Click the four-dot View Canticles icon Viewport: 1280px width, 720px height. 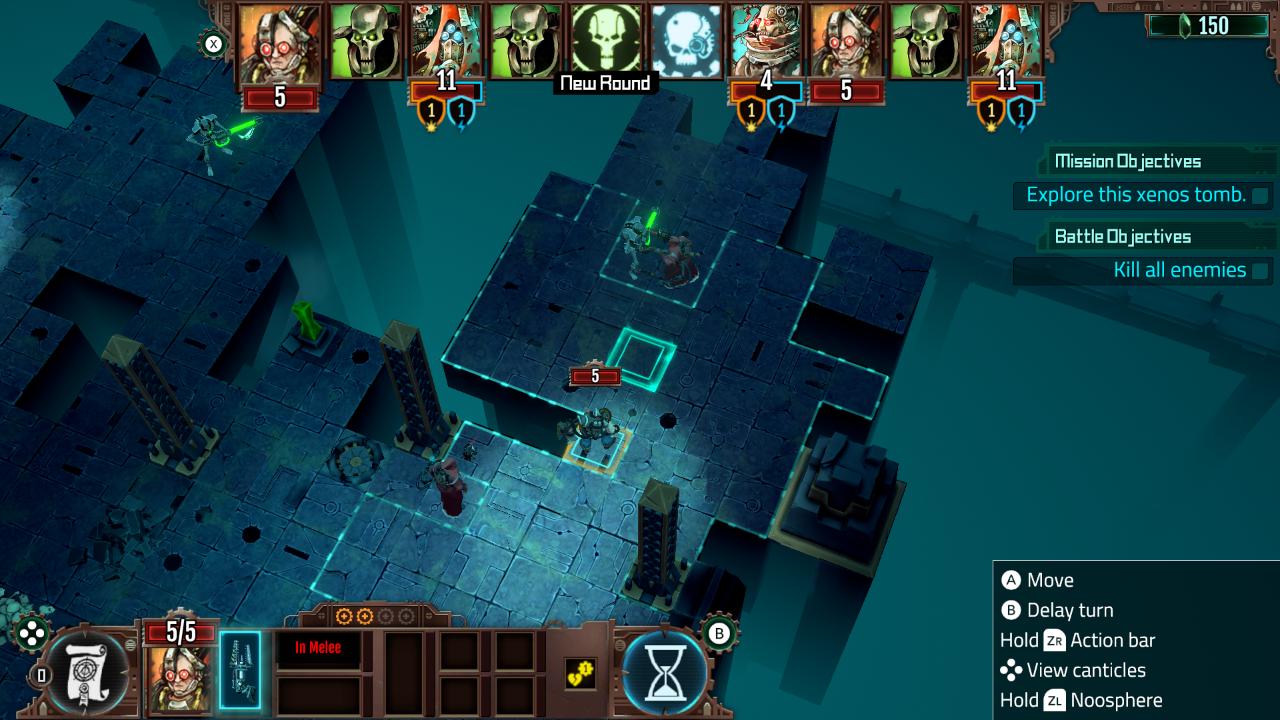pos(33,633)
